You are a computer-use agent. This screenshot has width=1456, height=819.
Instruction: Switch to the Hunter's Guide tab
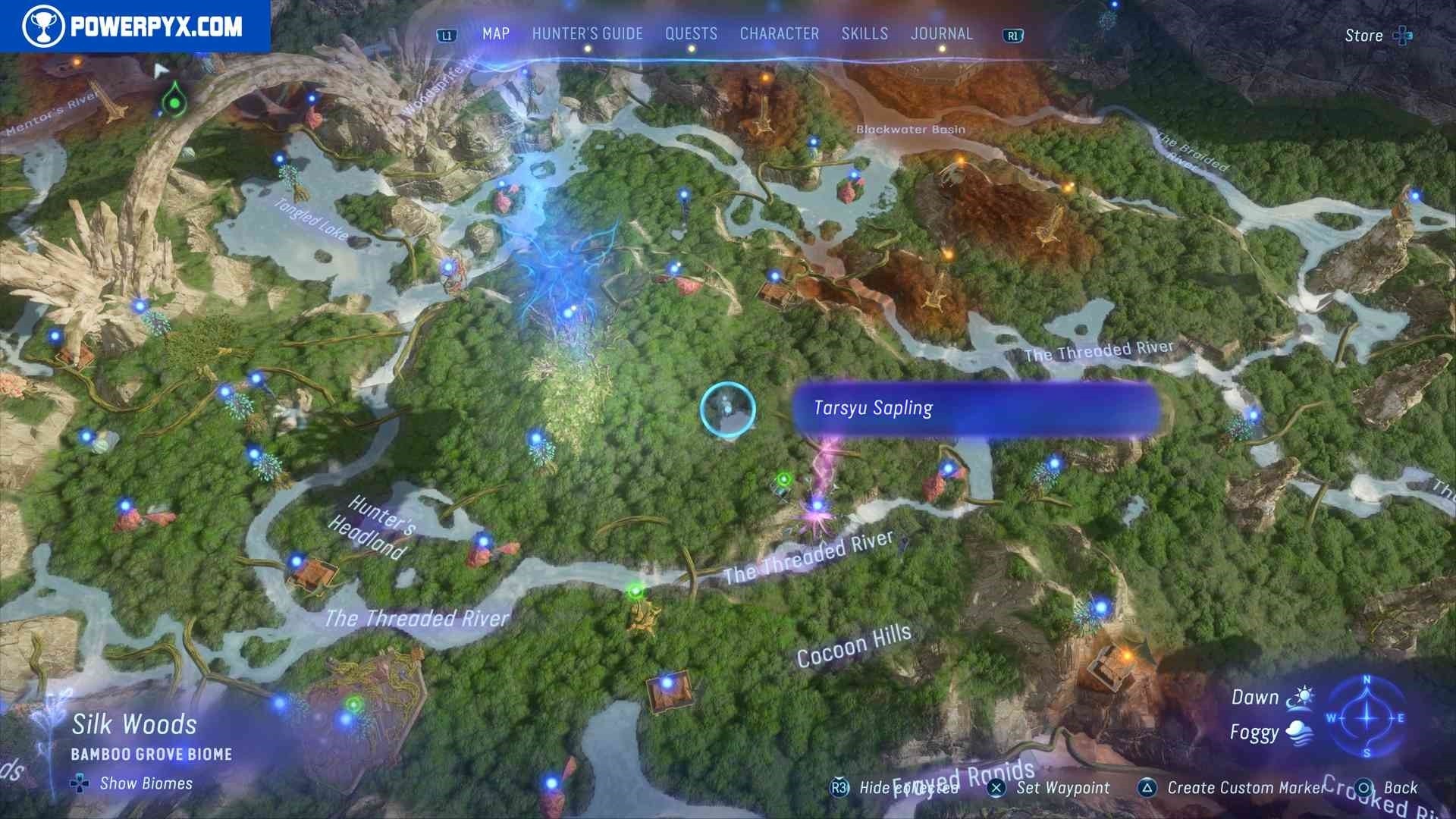(587, 34)
